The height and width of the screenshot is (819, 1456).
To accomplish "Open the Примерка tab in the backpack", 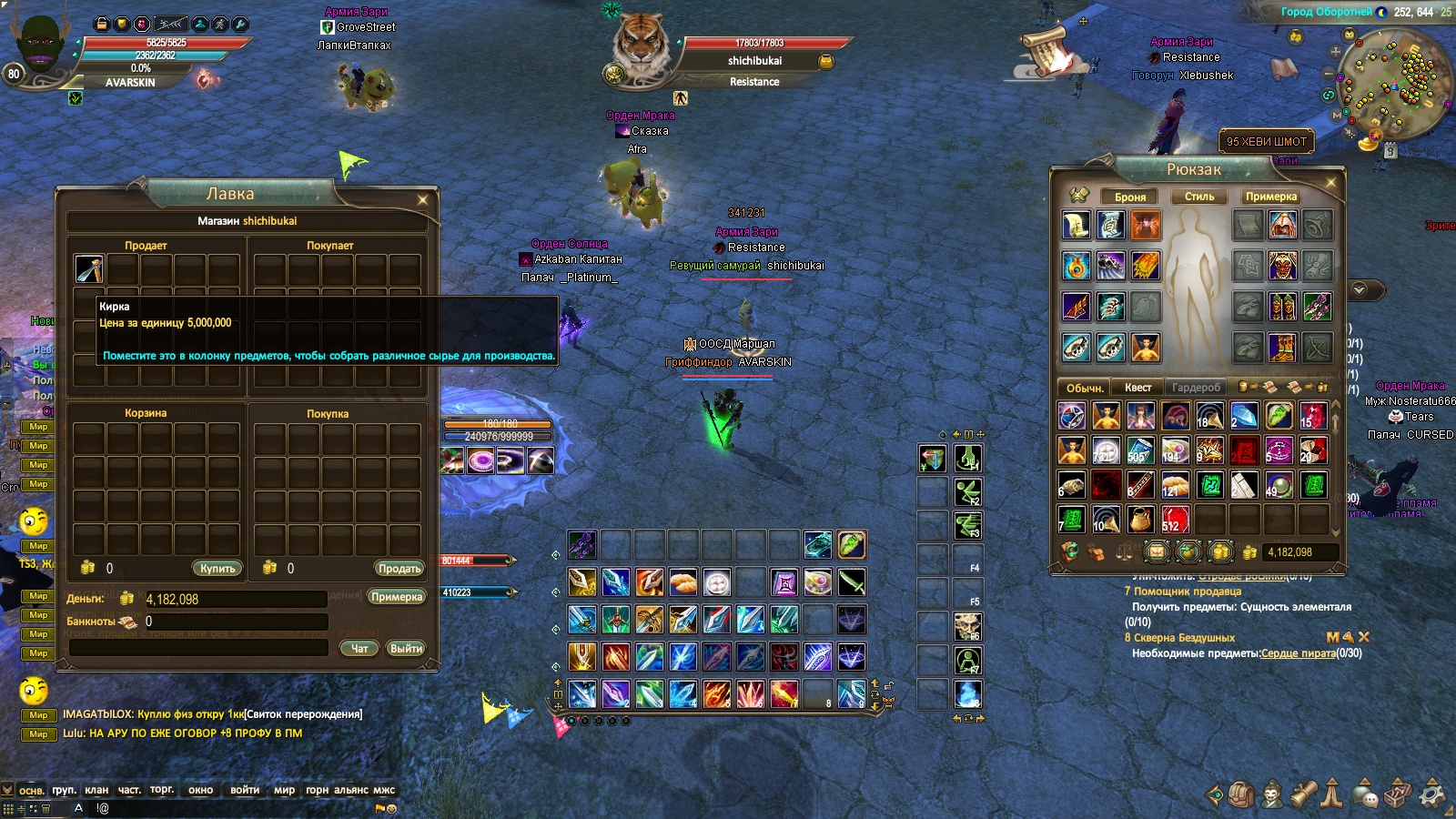I will click(1271, 197).
